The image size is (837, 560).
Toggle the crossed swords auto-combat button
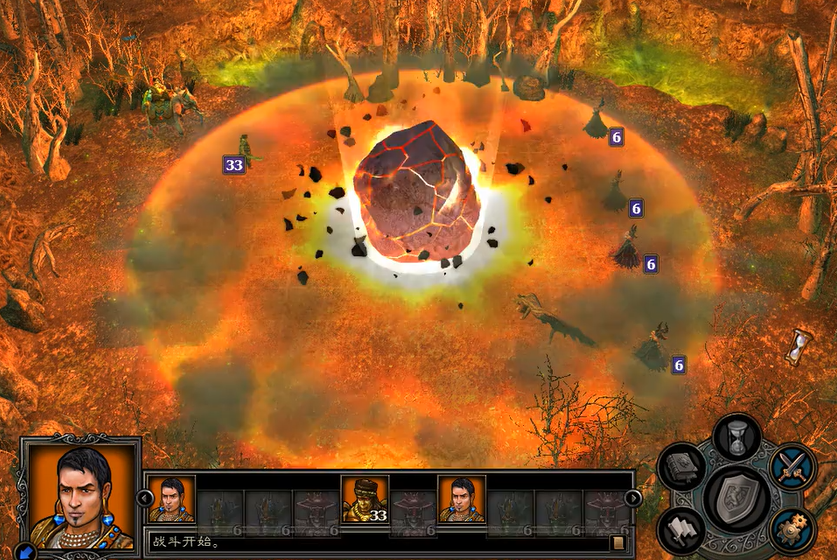pyautogui.click(x=793, y=467)
